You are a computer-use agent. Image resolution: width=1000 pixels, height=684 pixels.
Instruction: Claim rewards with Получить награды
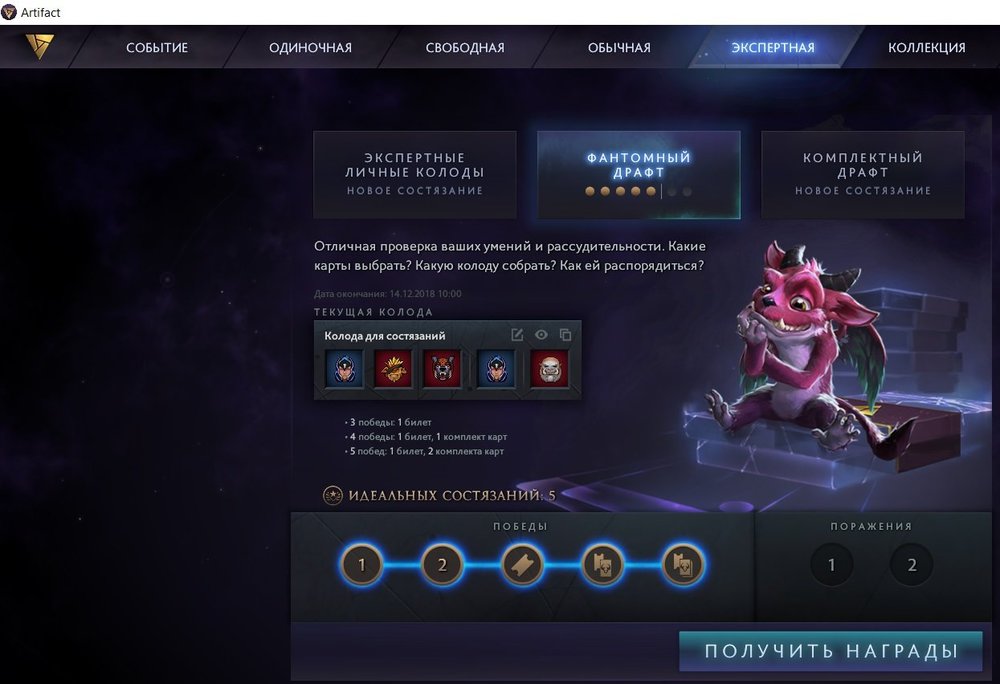pyautogui.click(x=830, y=652)
